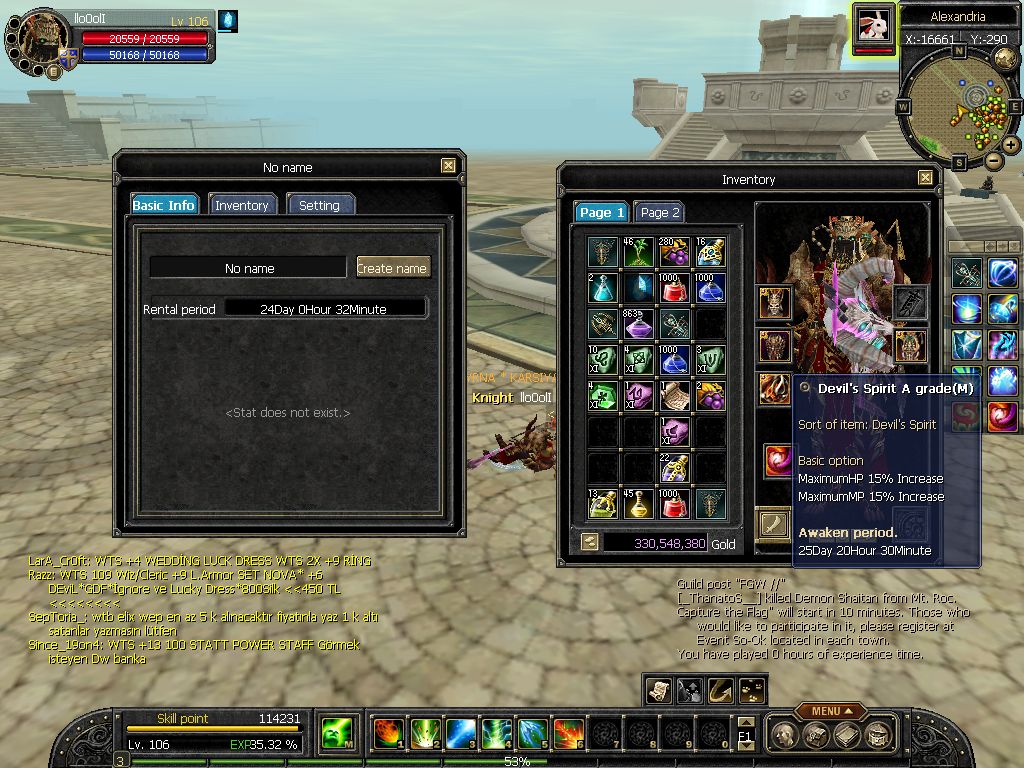The image size is (1024, 768).
Task: Expand the MENU button
Action: click(831, 711)
